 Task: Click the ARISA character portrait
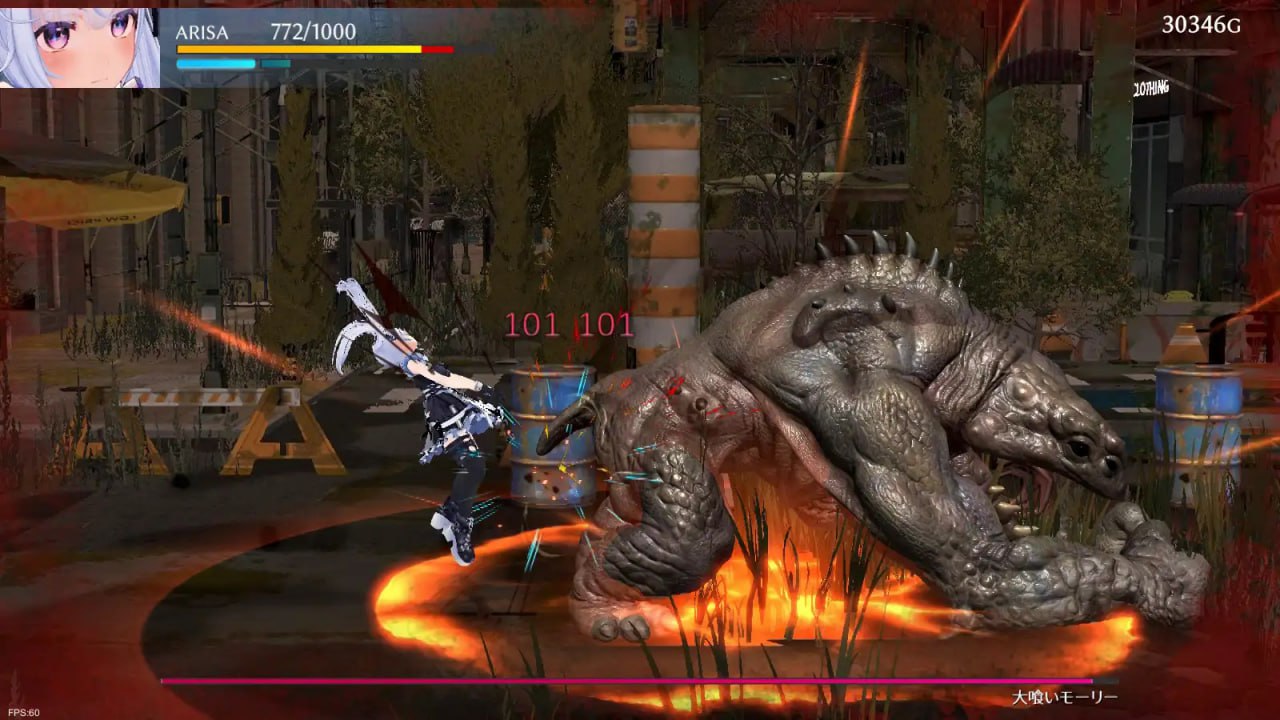click(80, 45)
